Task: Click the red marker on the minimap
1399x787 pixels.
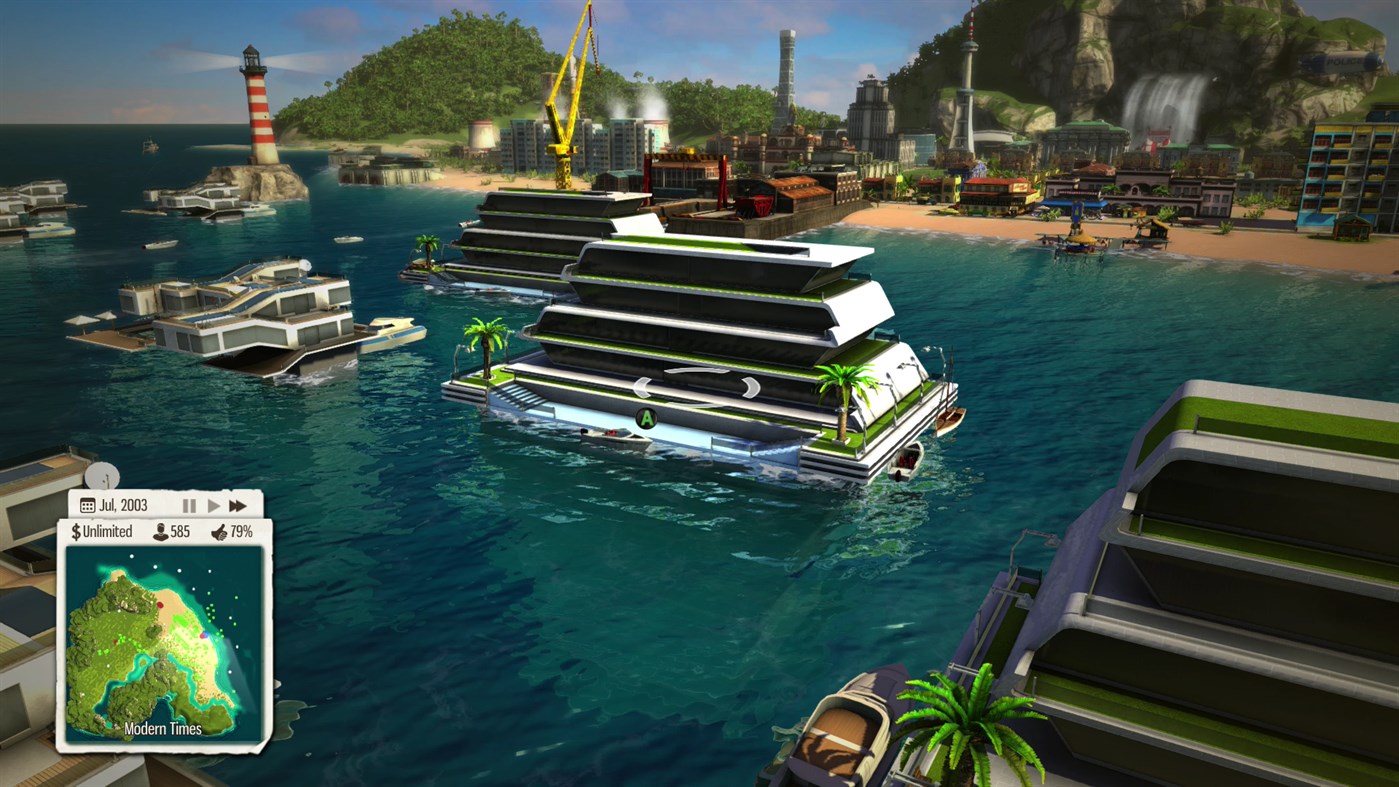Action: (160, 605)
